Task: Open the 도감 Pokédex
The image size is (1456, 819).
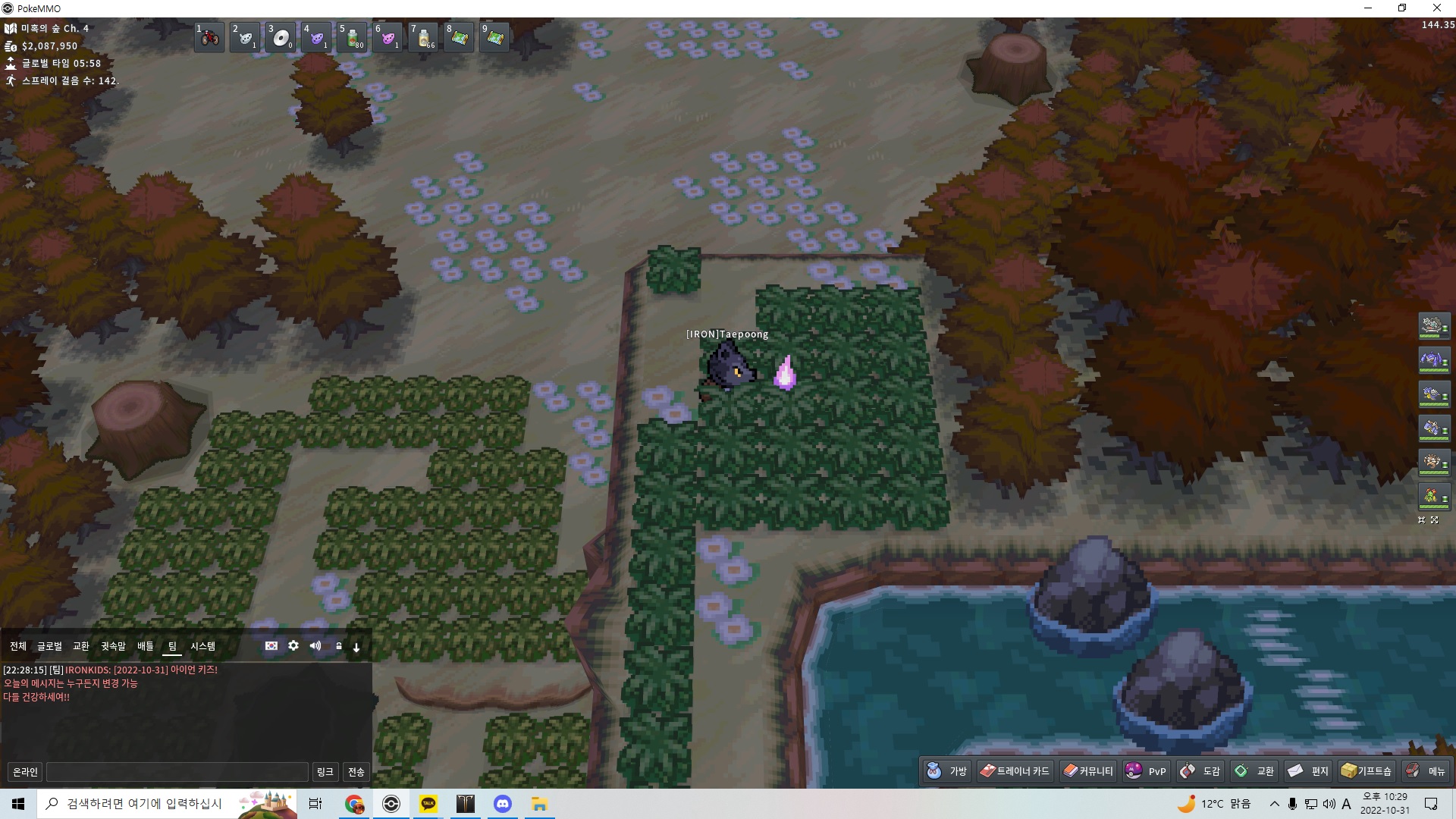Action: [x=1200, y=771]
